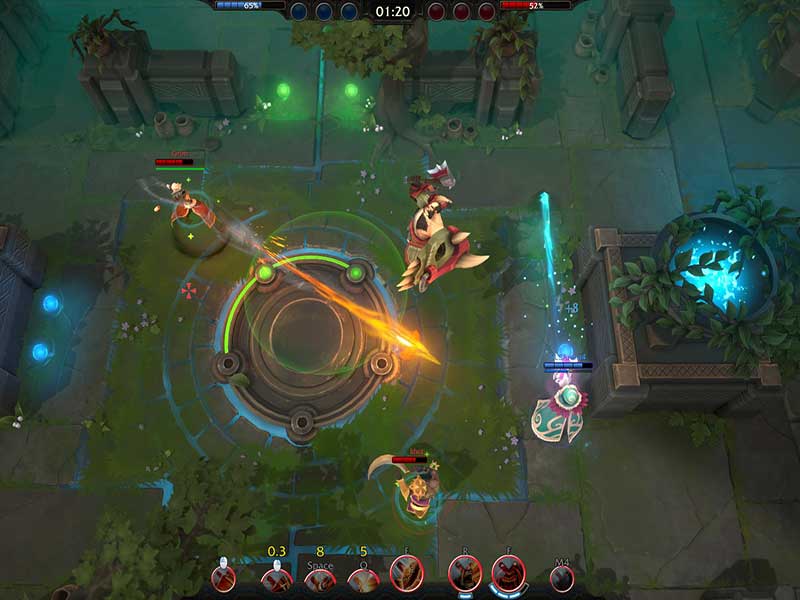Cast the R ability icon
This screenshot has width=800, height=600.
[465, 574]
